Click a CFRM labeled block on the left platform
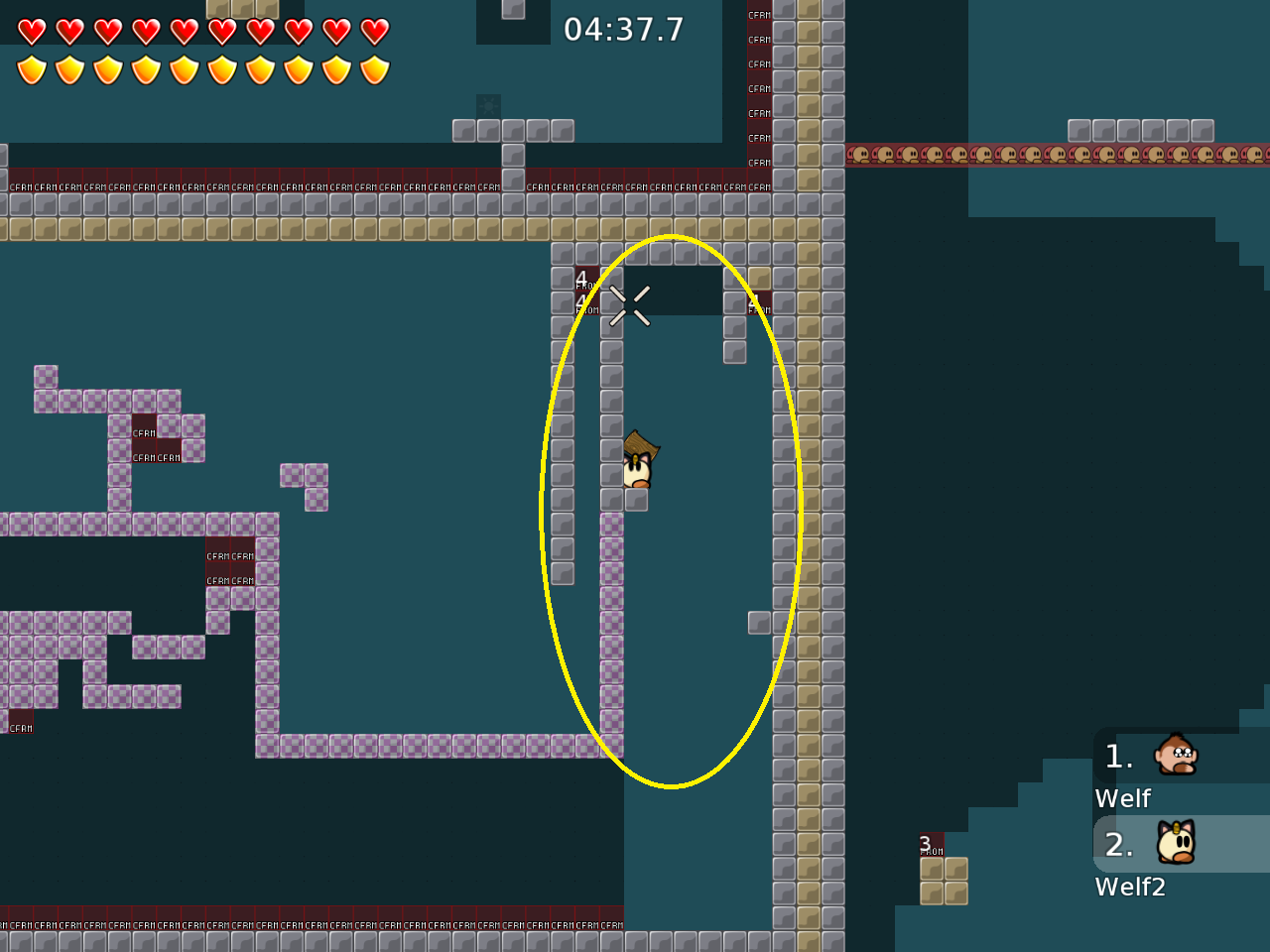The image size is (1270, 952). pos(142,431)
